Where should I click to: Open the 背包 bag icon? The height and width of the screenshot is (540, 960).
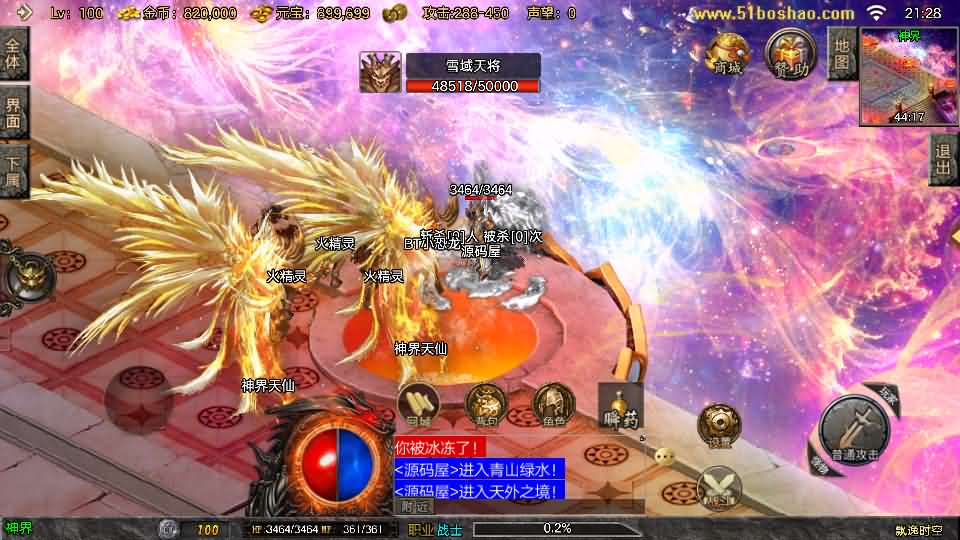pos(486,406)
